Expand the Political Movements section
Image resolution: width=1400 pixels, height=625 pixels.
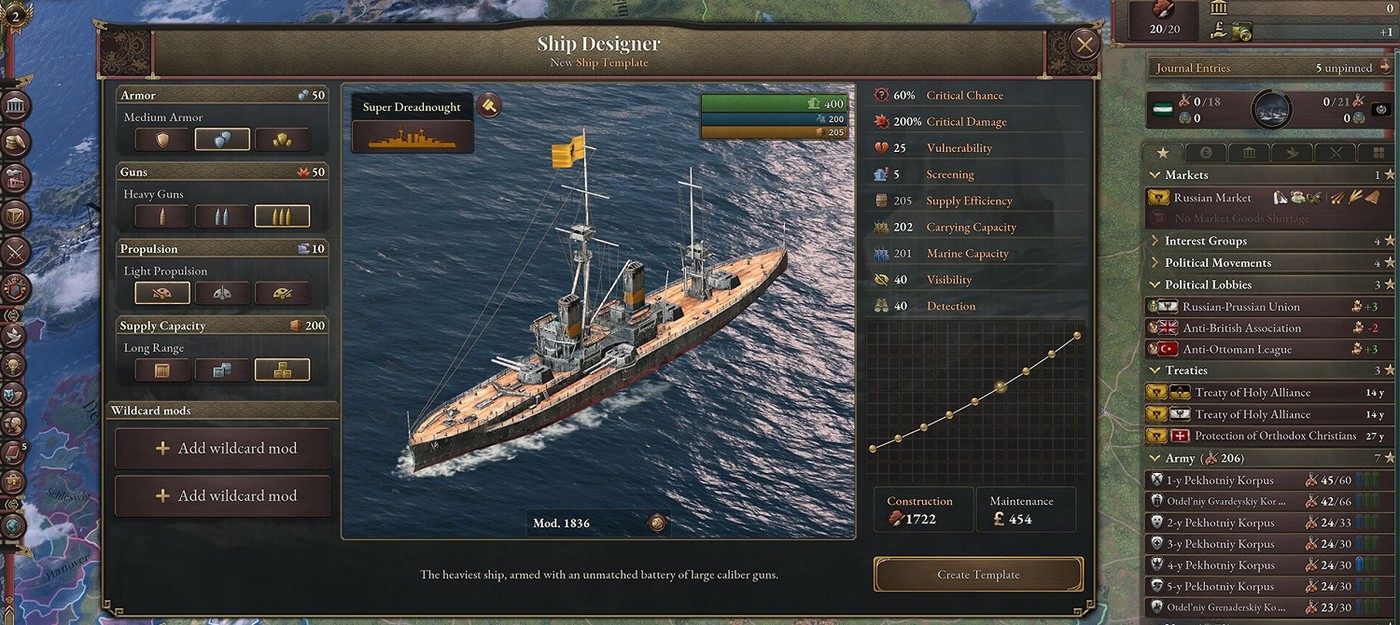(1217, 263)
